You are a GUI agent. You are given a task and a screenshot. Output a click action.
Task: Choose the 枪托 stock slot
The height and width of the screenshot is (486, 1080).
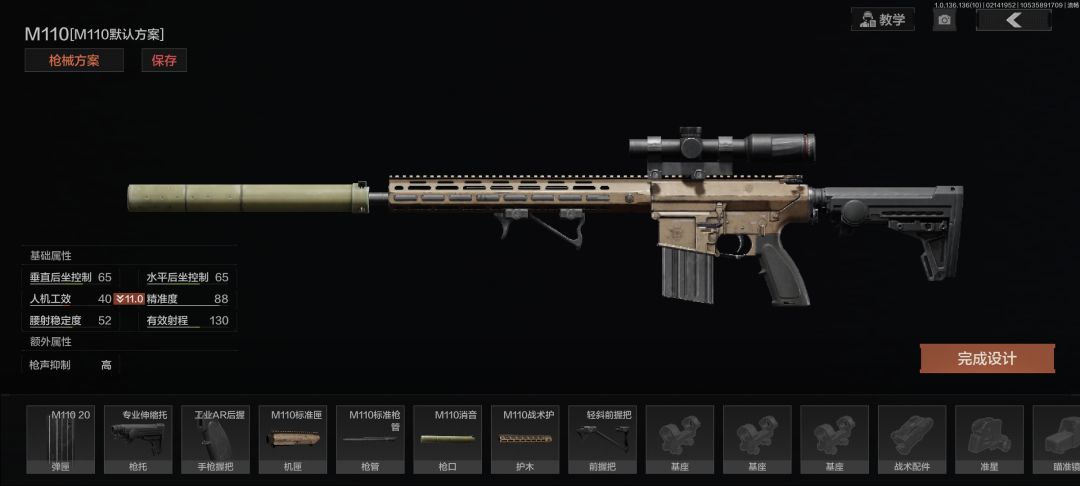(138, 440)
